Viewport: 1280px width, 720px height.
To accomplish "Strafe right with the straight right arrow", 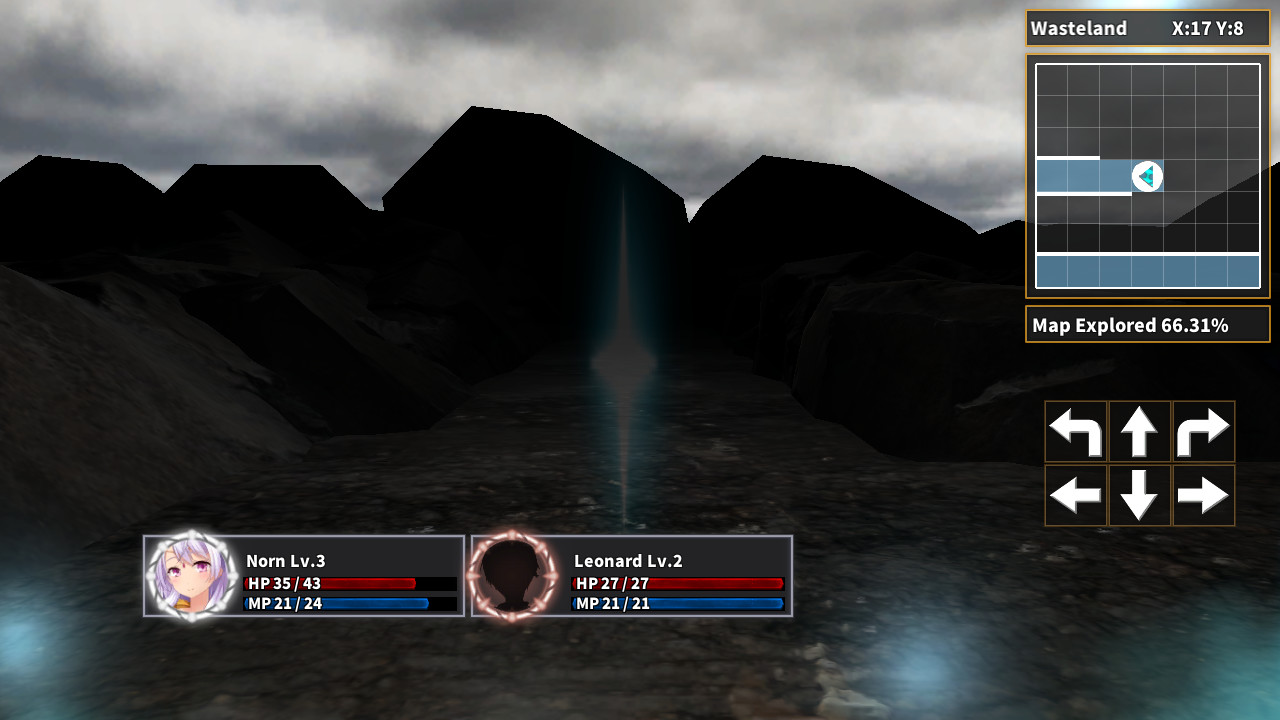I will coord(1203,495).
